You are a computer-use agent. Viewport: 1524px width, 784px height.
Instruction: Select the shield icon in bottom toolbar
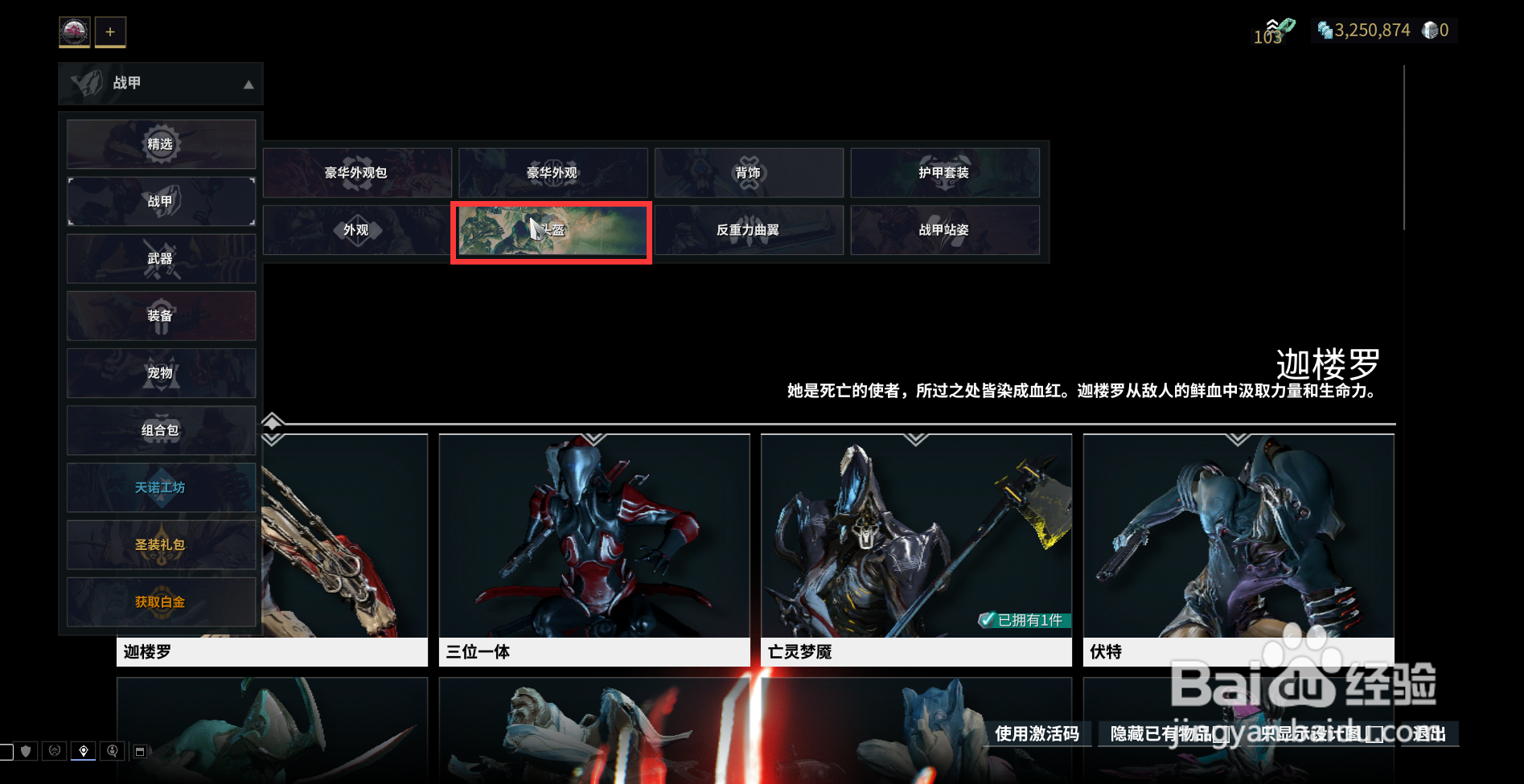coord(25,752)
